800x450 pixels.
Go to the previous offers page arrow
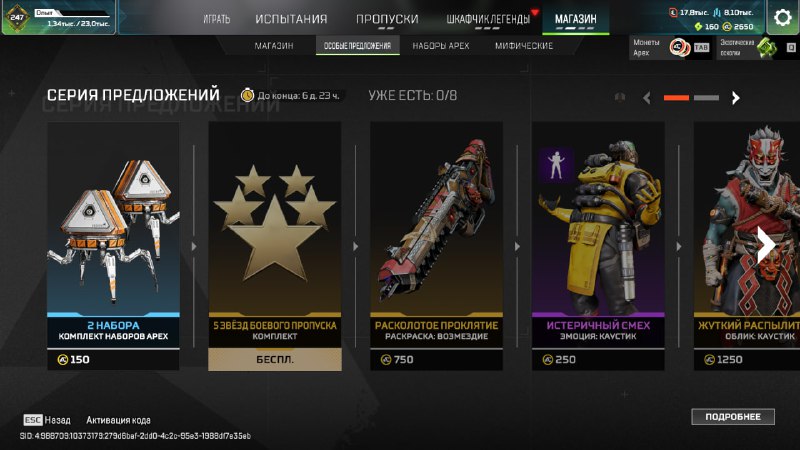(647, 98)
